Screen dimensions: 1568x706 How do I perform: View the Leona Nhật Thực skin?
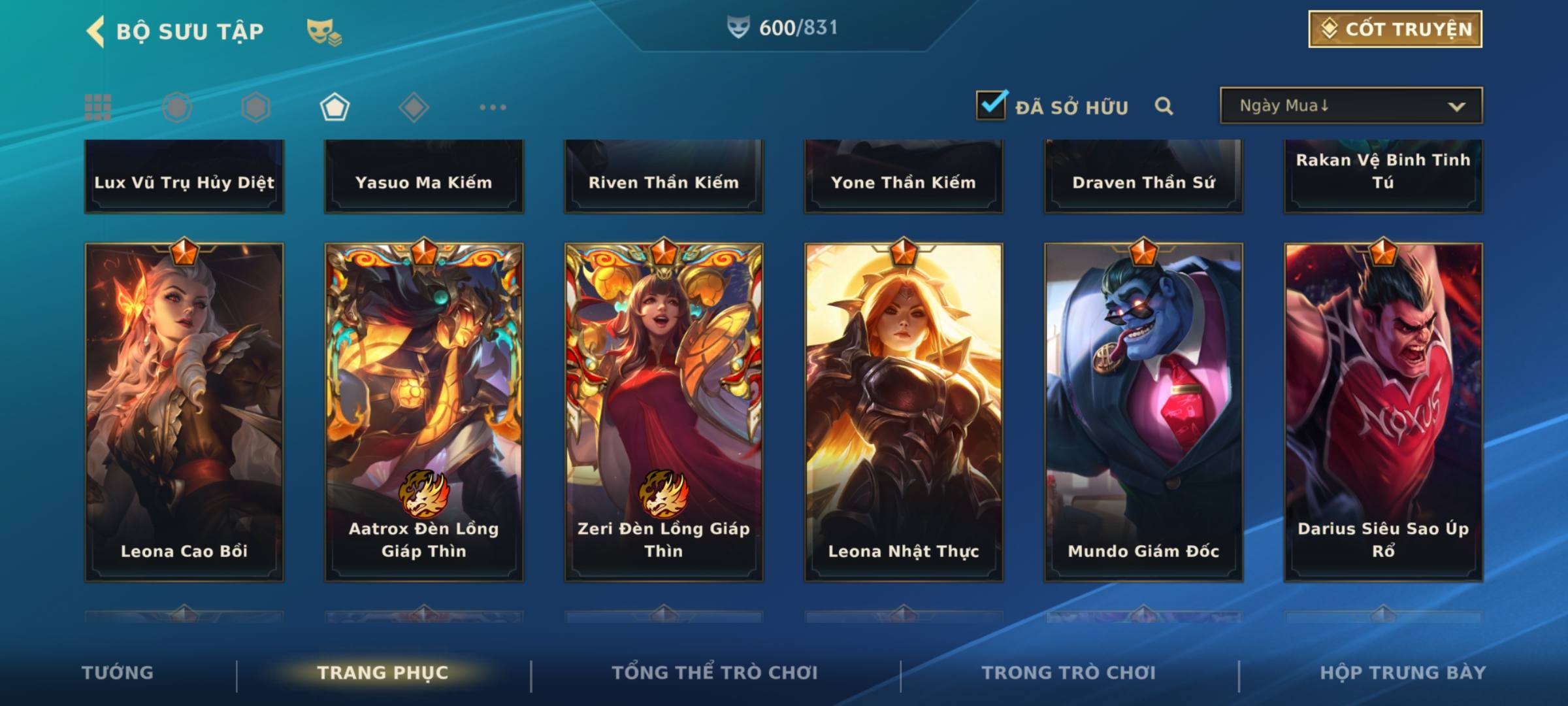tap(904, 412)
